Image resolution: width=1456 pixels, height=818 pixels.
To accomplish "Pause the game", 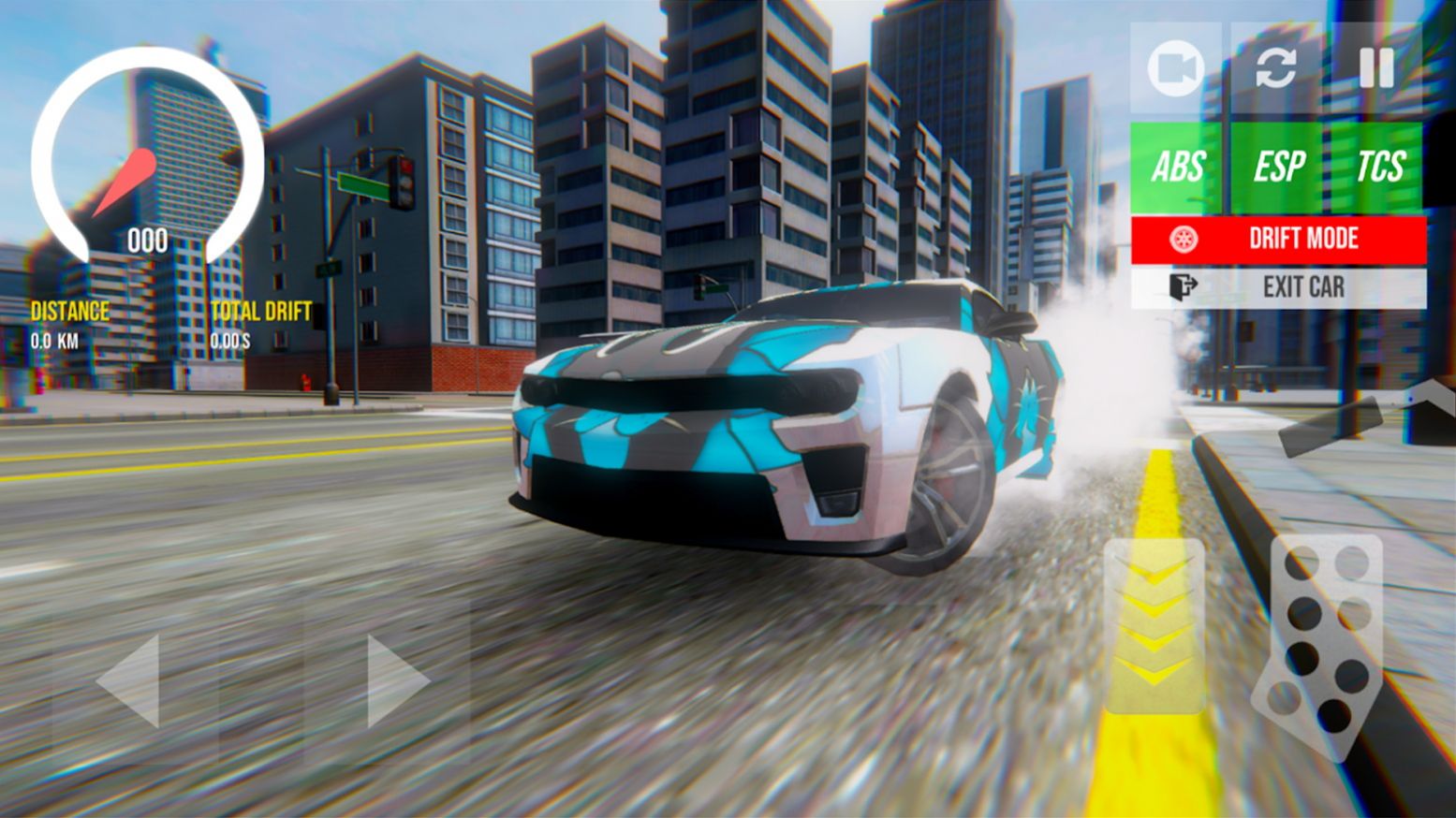I will pyautogui.click(x=1376, y=68).
